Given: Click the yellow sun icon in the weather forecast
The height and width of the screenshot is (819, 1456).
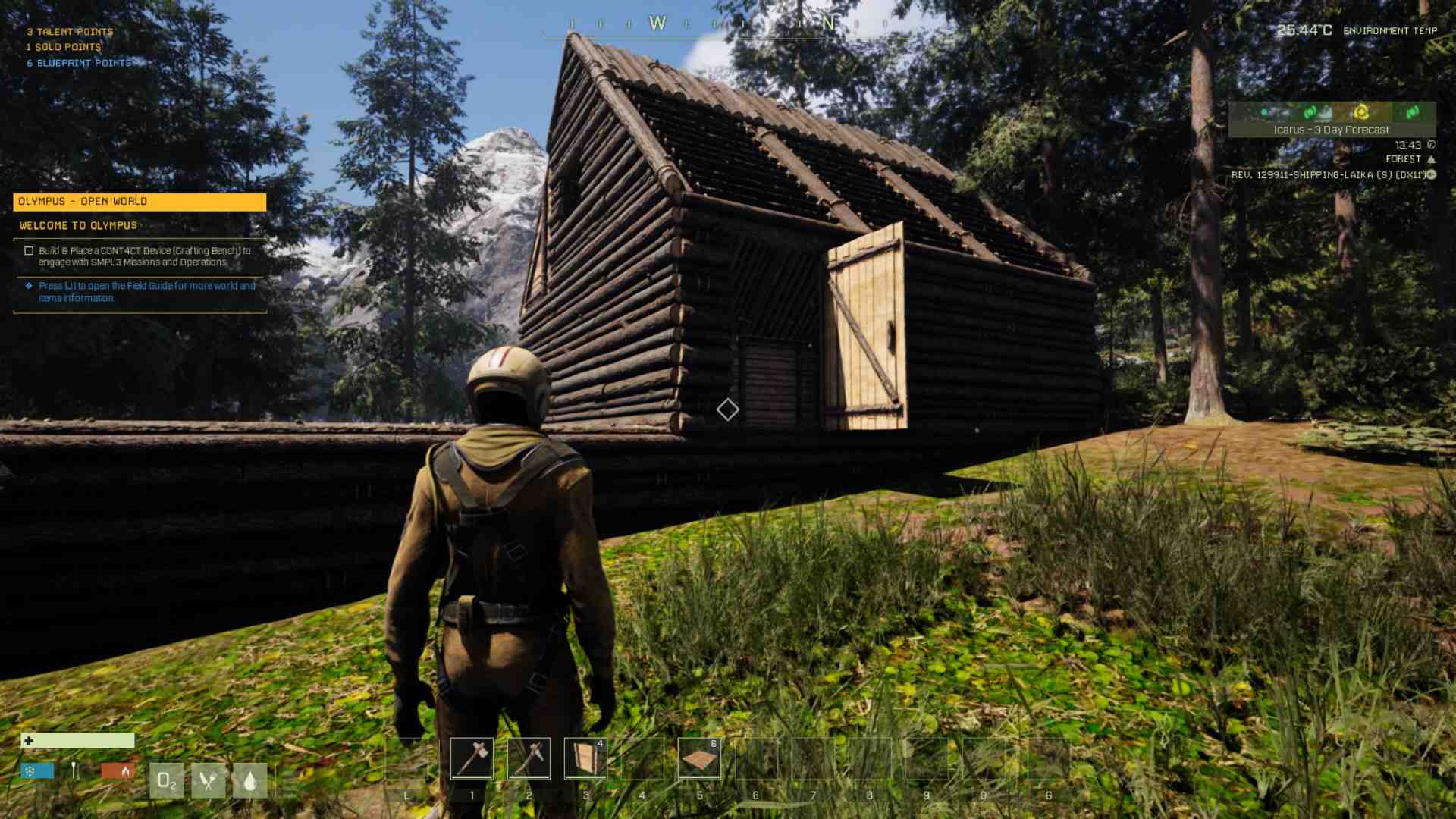Looking at the screenshot, I should click(x=1361, y=111).
